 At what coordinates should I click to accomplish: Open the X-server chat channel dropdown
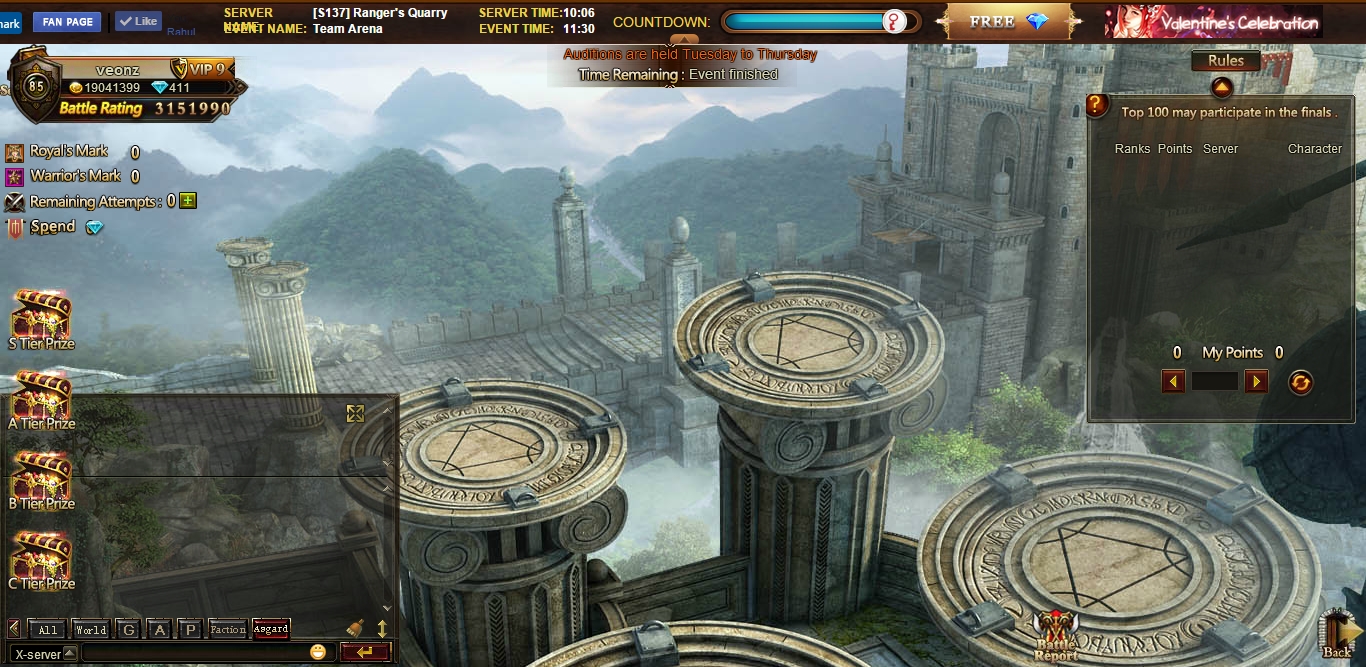pos(70,653)
